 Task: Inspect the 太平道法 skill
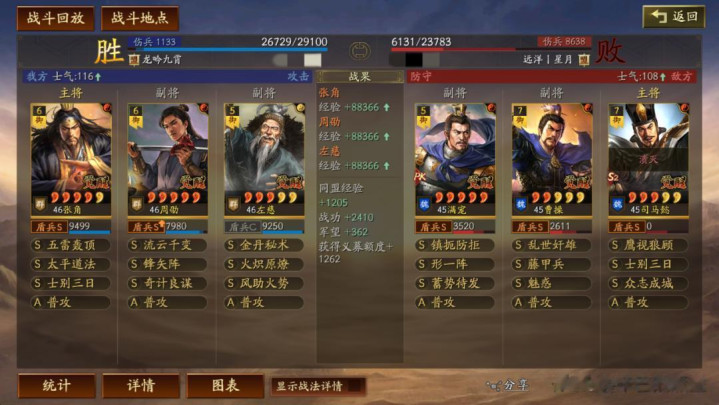71,264
